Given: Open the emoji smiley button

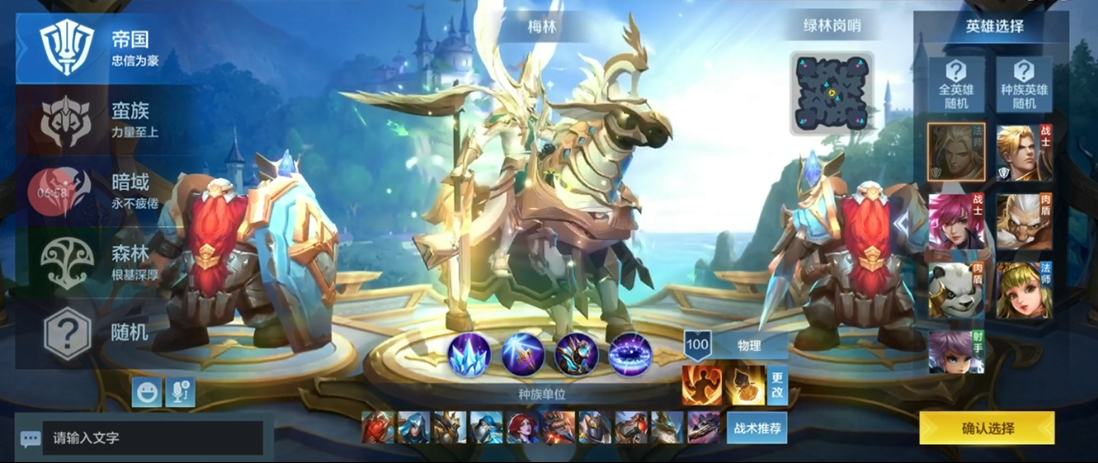Looking at the screenshot, I should click(146, 392).
